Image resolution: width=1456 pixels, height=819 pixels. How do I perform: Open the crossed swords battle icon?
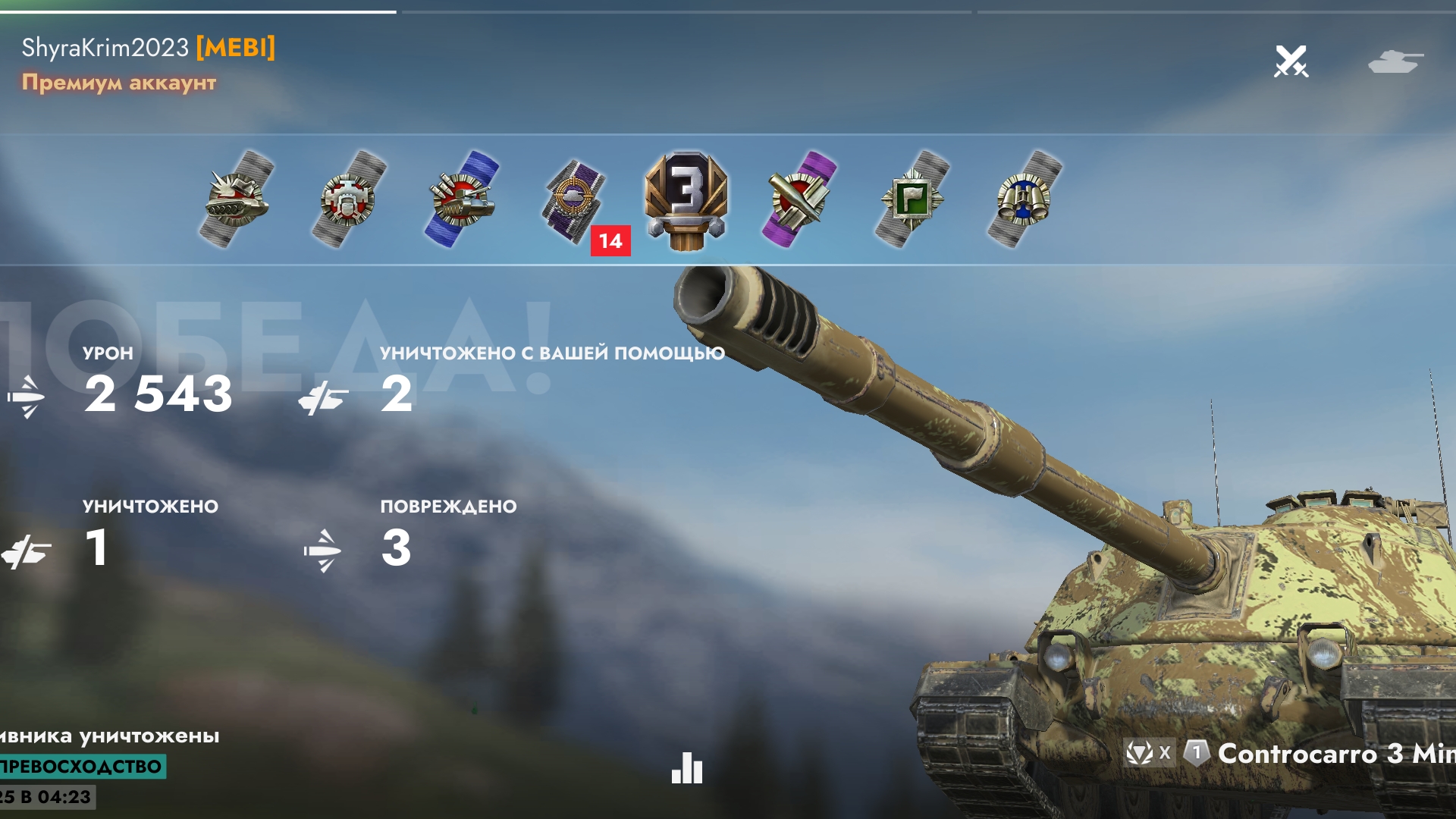tap(1291, 61)
